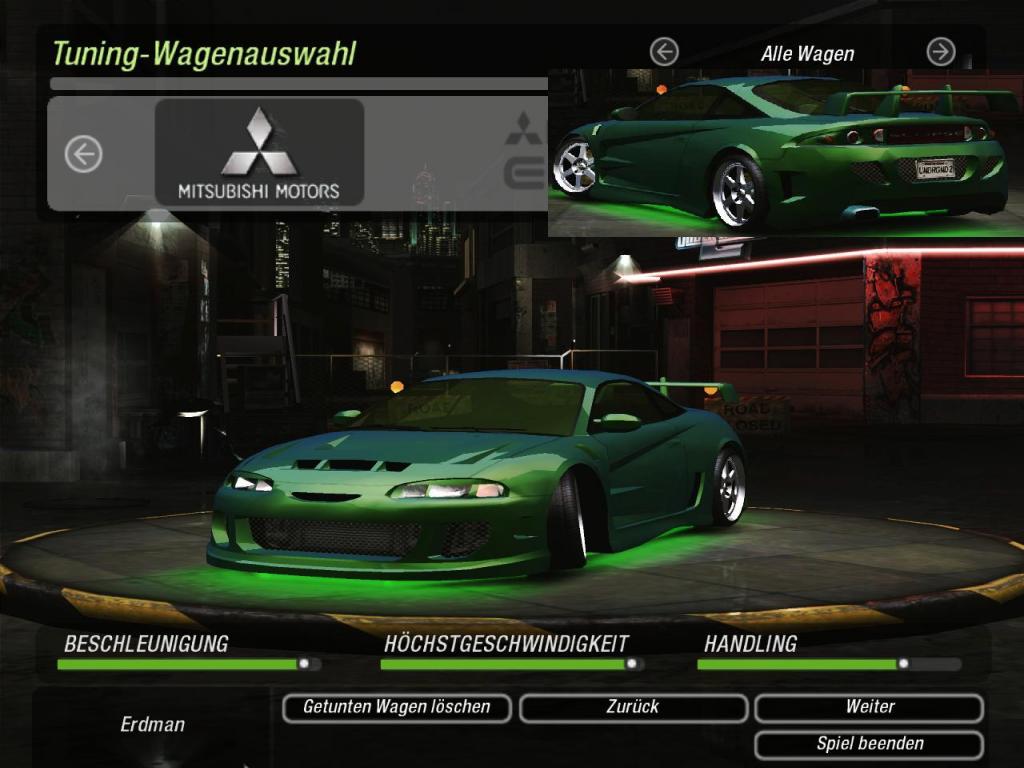Select the Mitsubishi Motors brand tile
The height and width of the screenshot is (768, 1024).
coord(259,153)
